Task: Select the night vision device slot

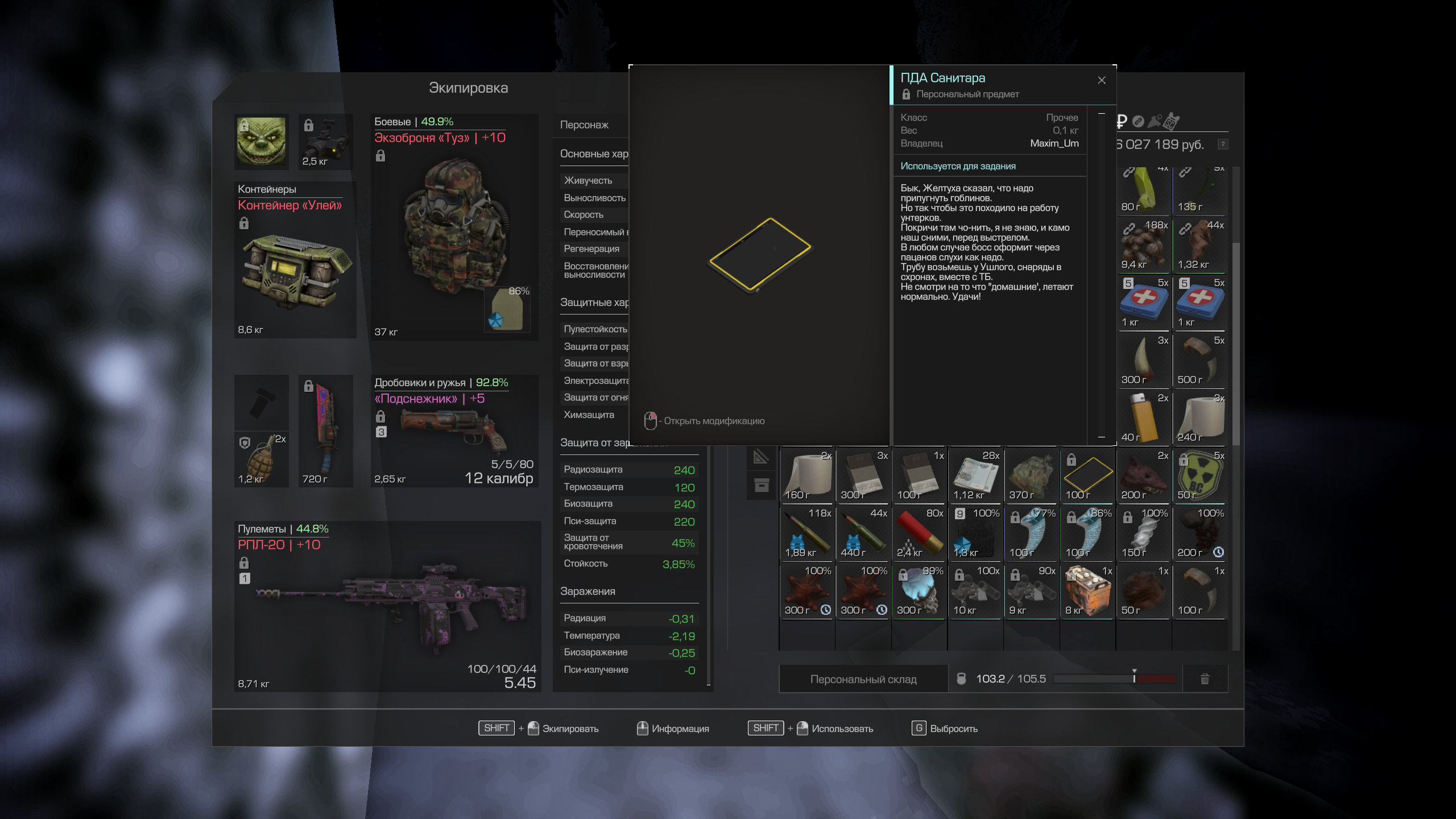Action: 325,141
